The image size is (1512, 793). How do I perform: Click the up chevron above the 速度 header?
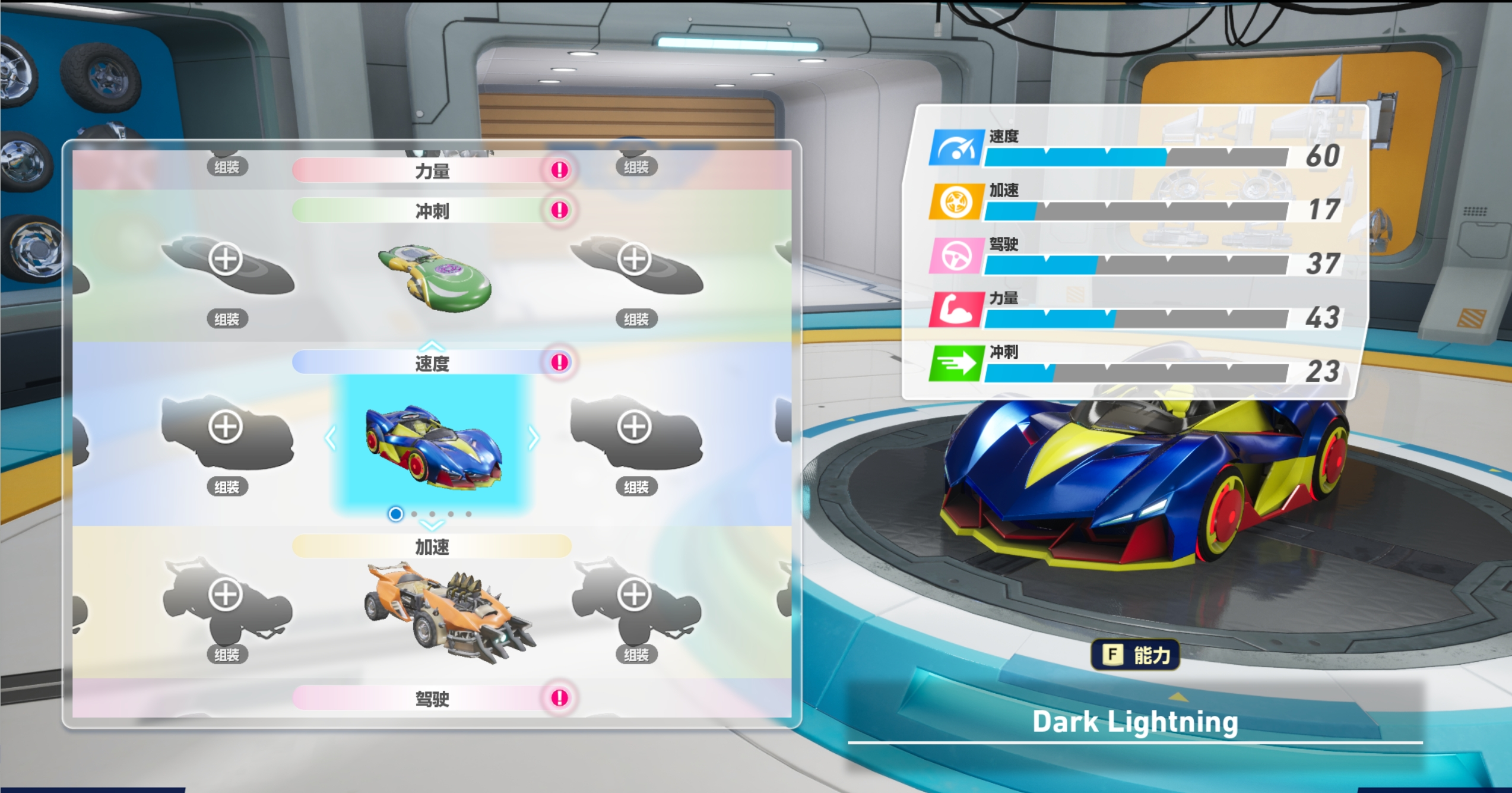point(432,345)
